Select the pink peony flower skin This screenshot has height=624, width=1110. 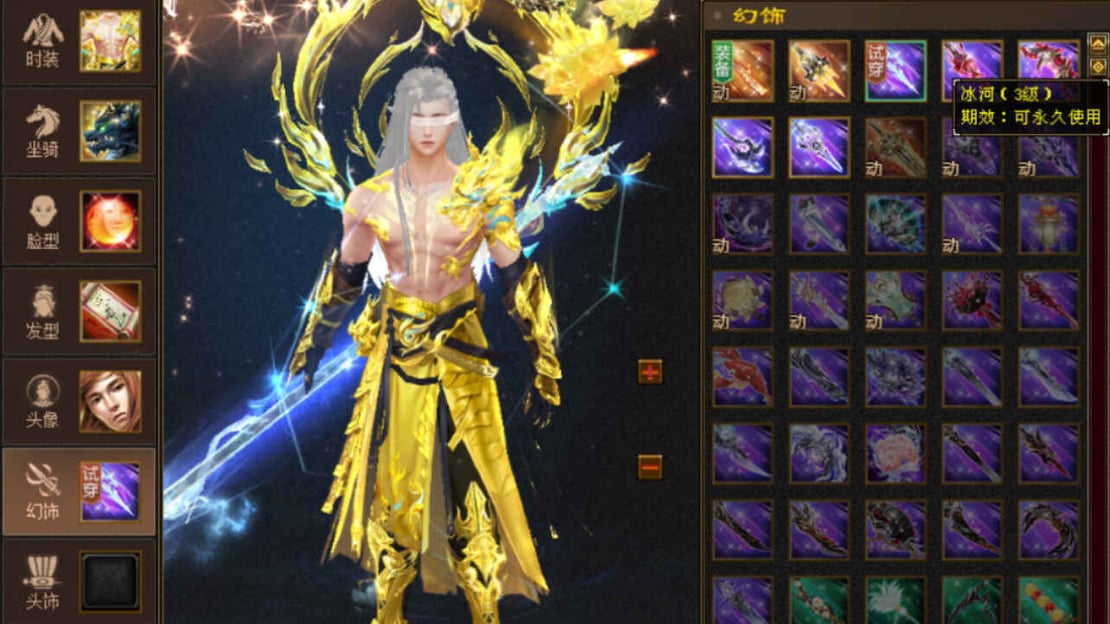(895, 453)
